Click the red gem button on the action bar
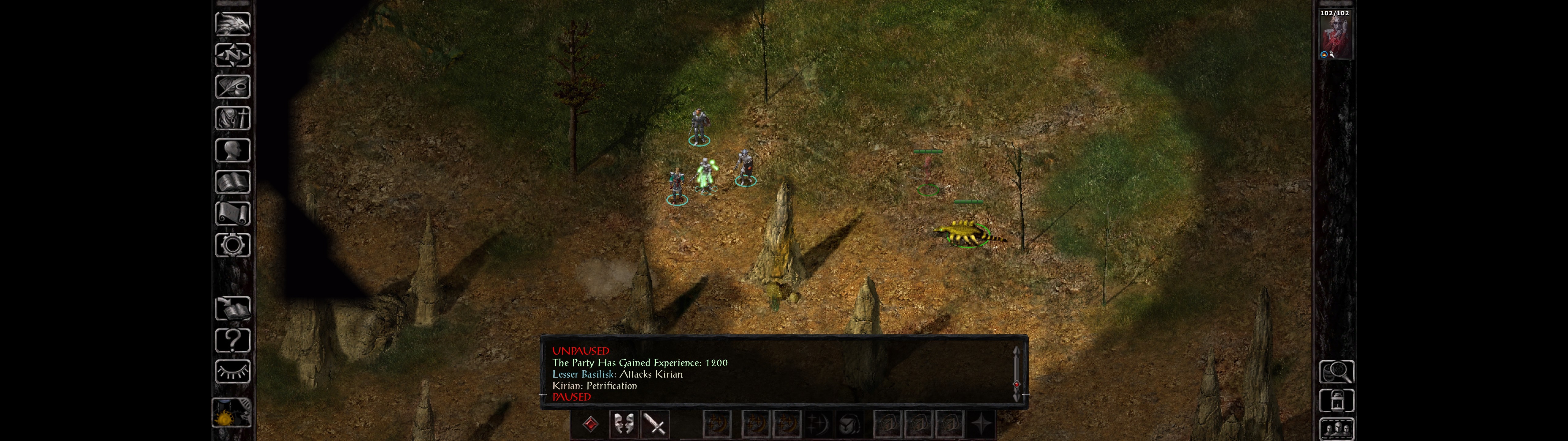The width and height of the screenshot is (1568, 441). [590, 424]
